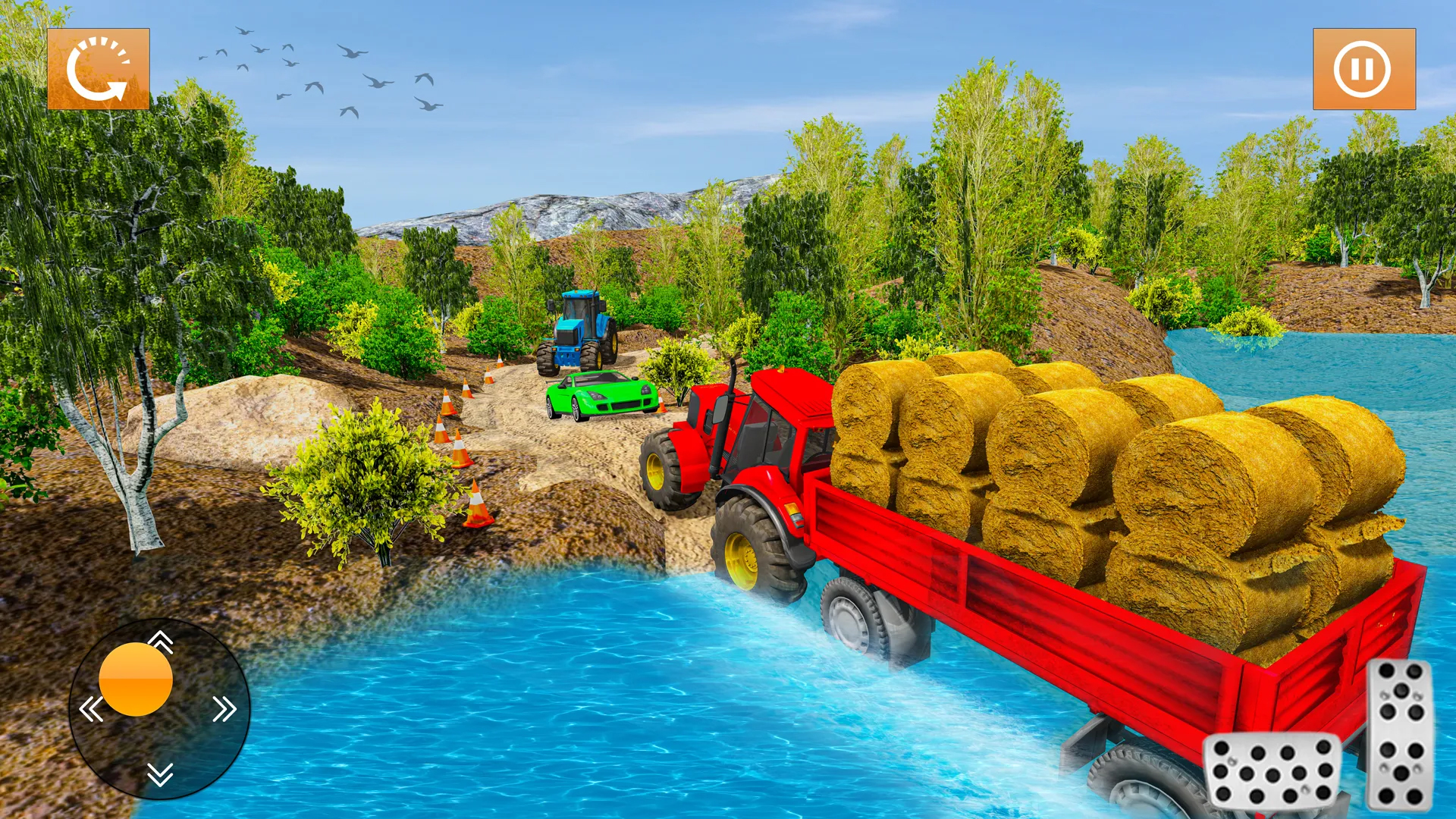Viewport: 1456px width, 819px height.
Task: Tap a traffic cone on the dirt path
Action: (x=478, y=500)
